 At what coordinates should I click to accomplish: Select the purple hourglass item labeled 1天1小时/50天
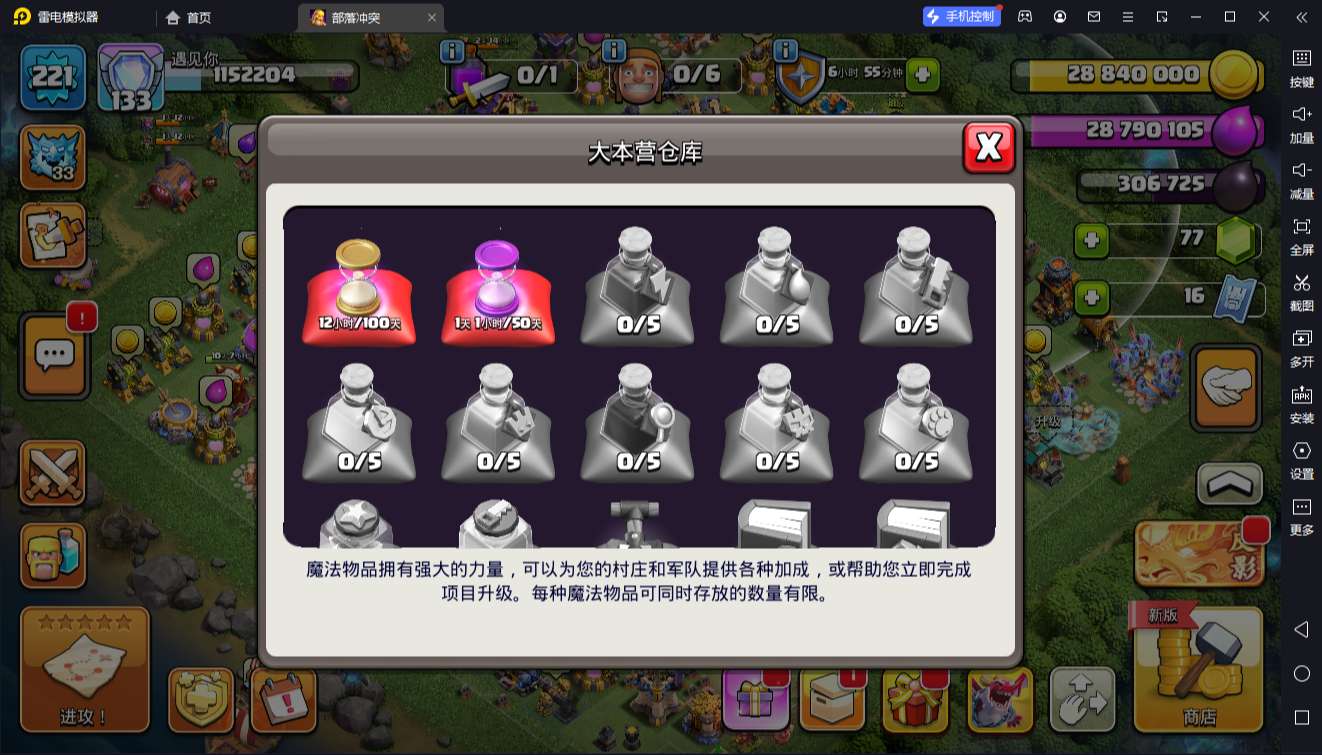497,290
